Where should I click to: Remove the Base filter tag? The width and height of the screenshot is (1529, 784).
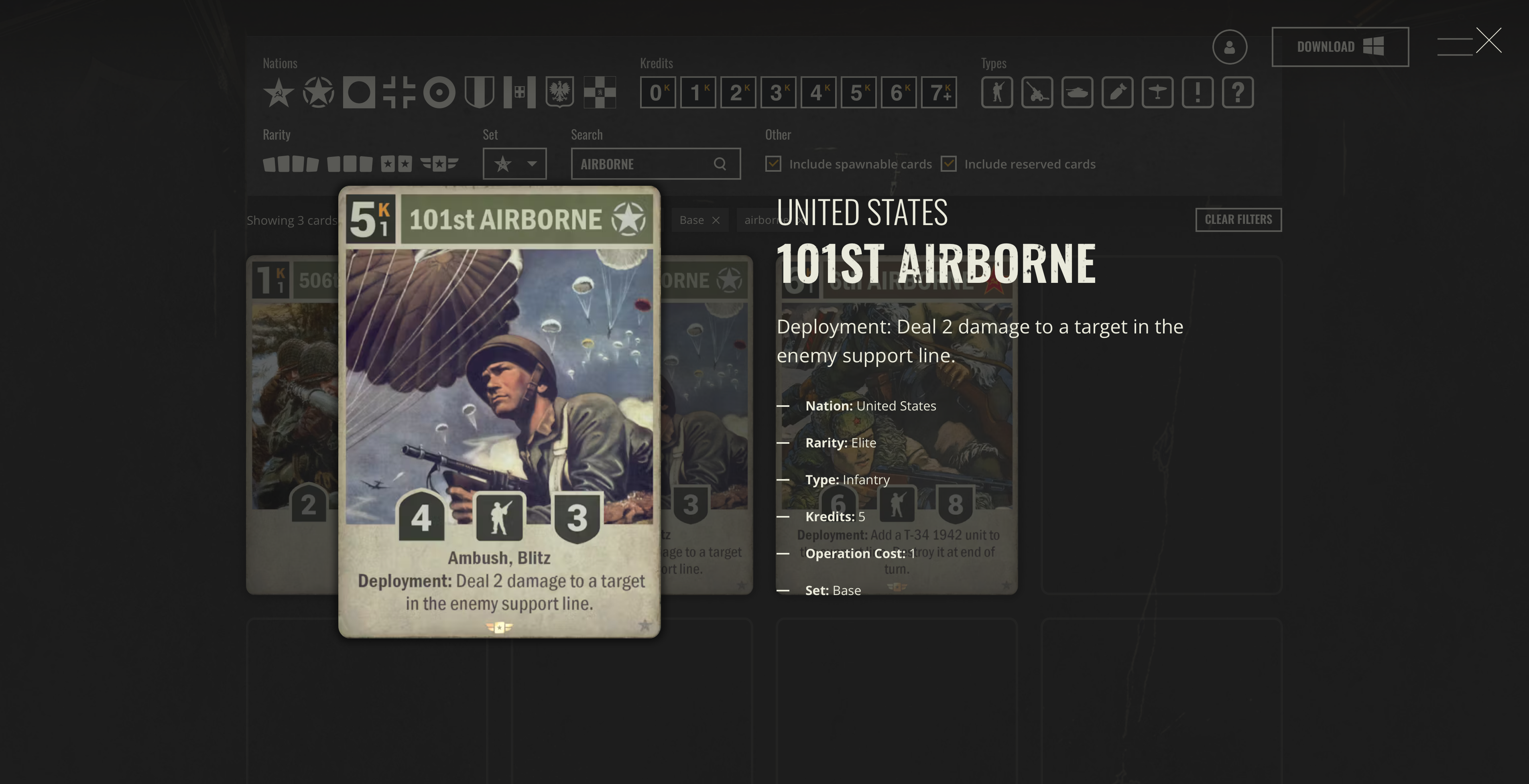pos(716,220)
